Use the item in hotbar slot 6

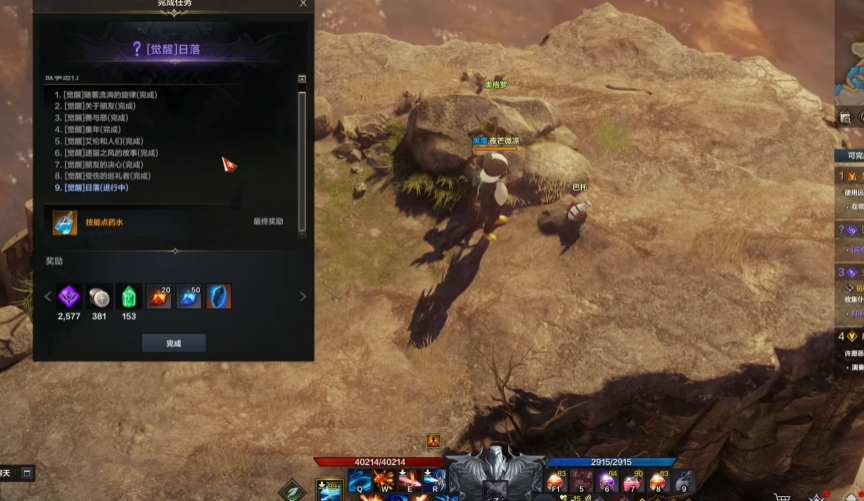pos(607,482)
